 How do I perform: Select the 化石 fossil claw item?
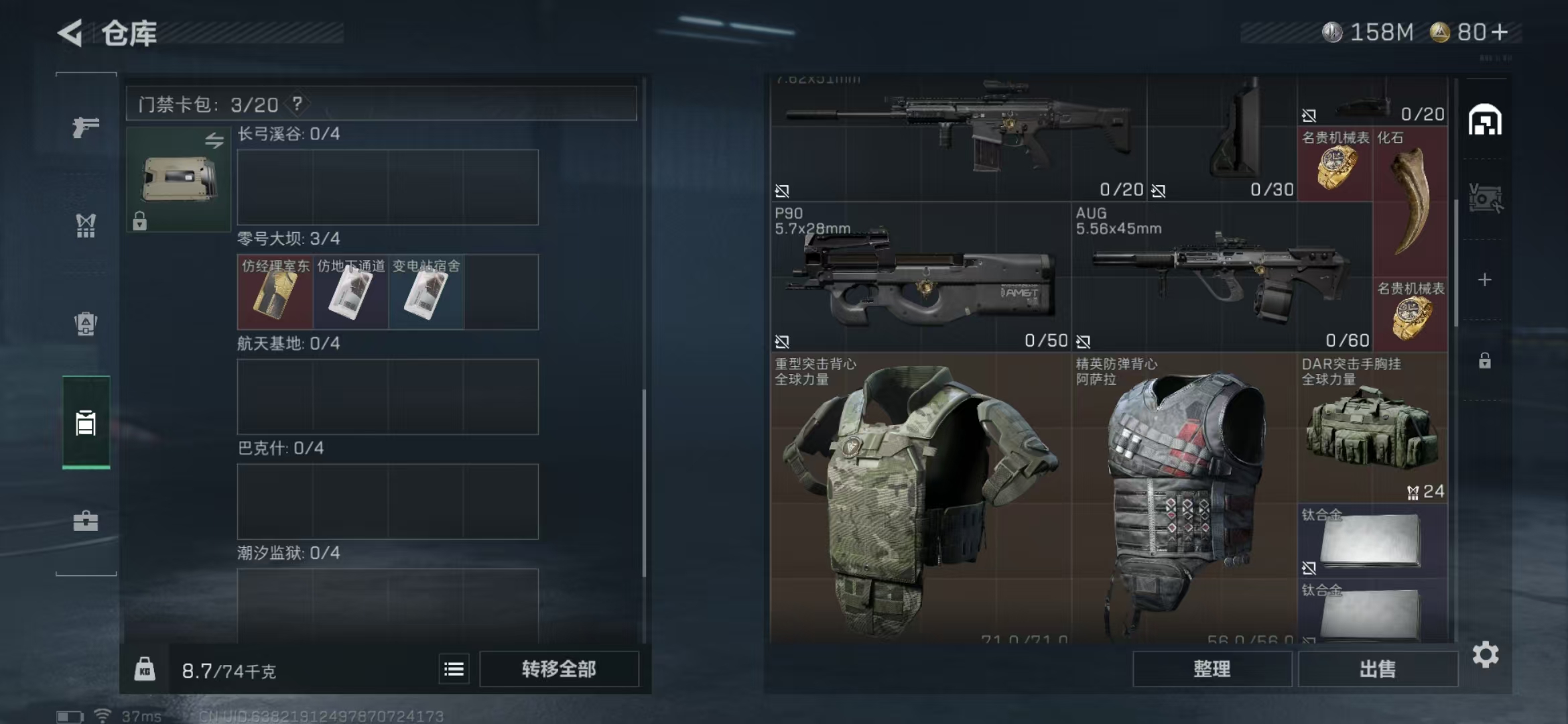pyautogui.click(x=1411, y=201)
